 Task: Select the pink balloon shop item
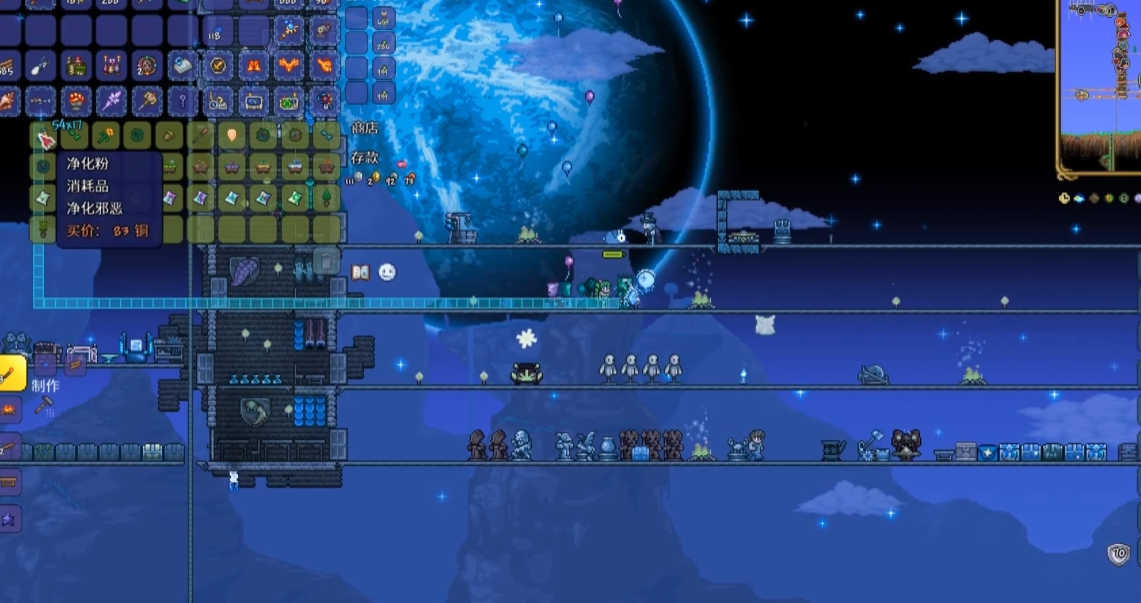[232, 136]
